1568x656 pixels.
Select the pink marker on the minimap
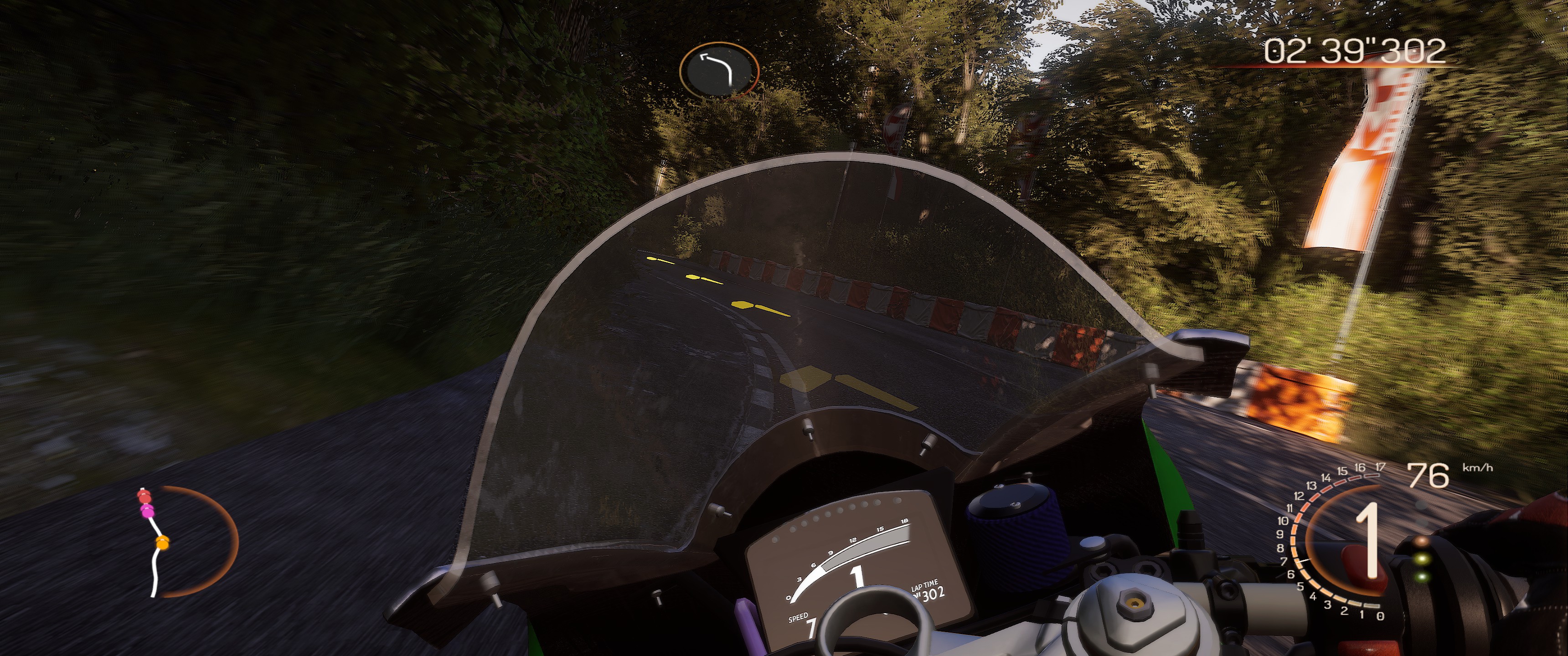pos(147,512)
